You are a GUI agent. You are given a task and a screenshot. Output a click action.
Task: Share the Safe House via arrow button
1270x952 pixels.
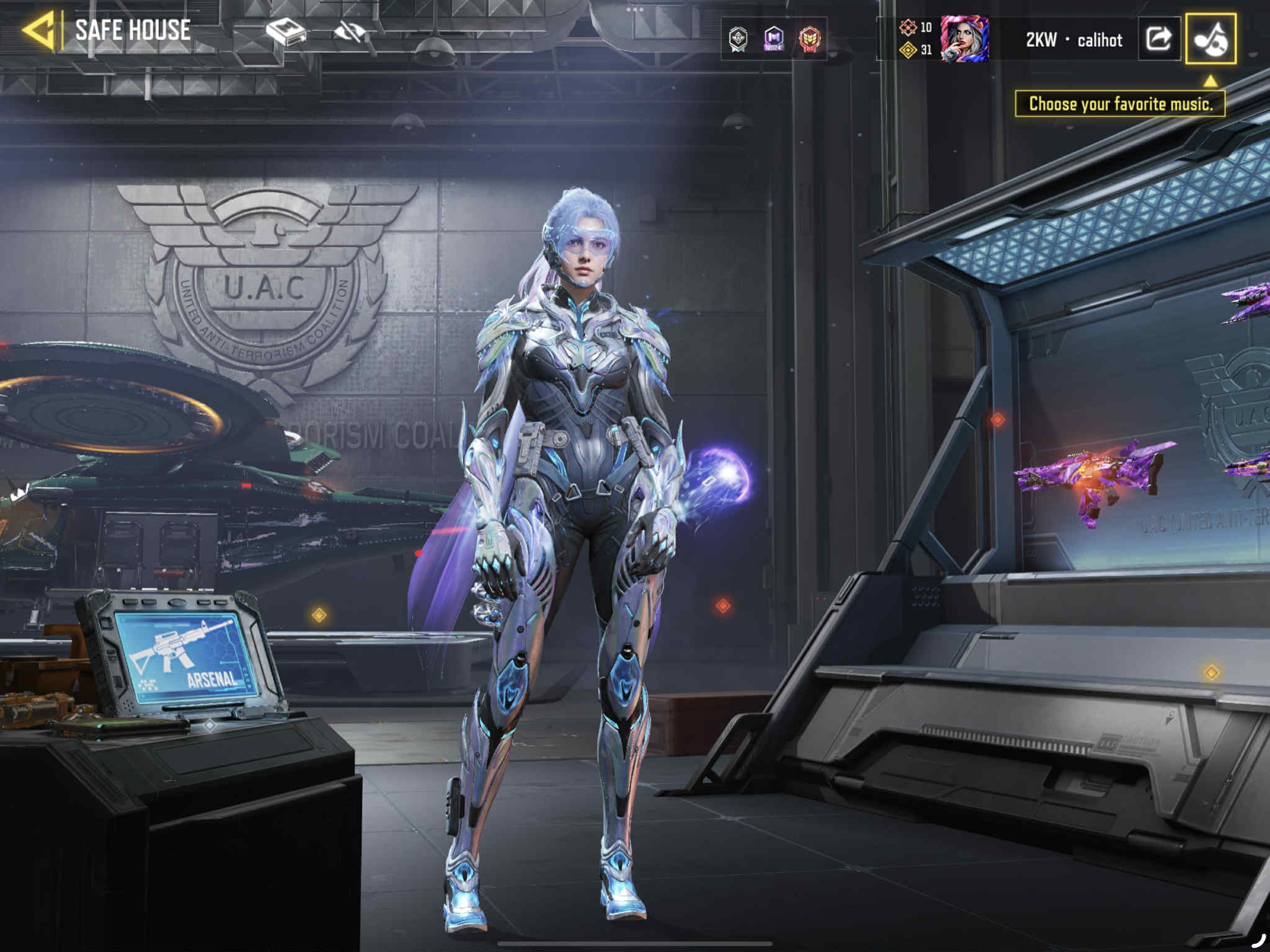pyautogui.click(x=1158, y=39)
